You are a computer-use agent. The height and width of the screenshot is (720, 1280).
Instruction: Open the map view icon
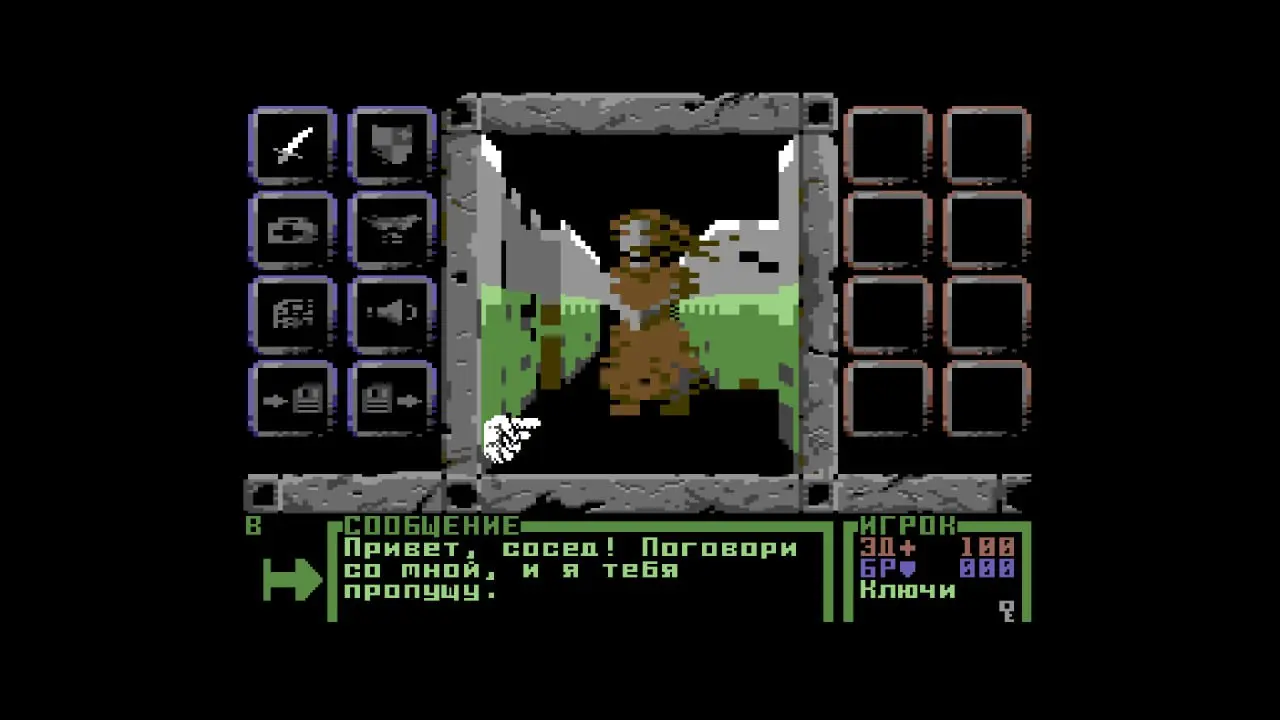coord(291,313)
